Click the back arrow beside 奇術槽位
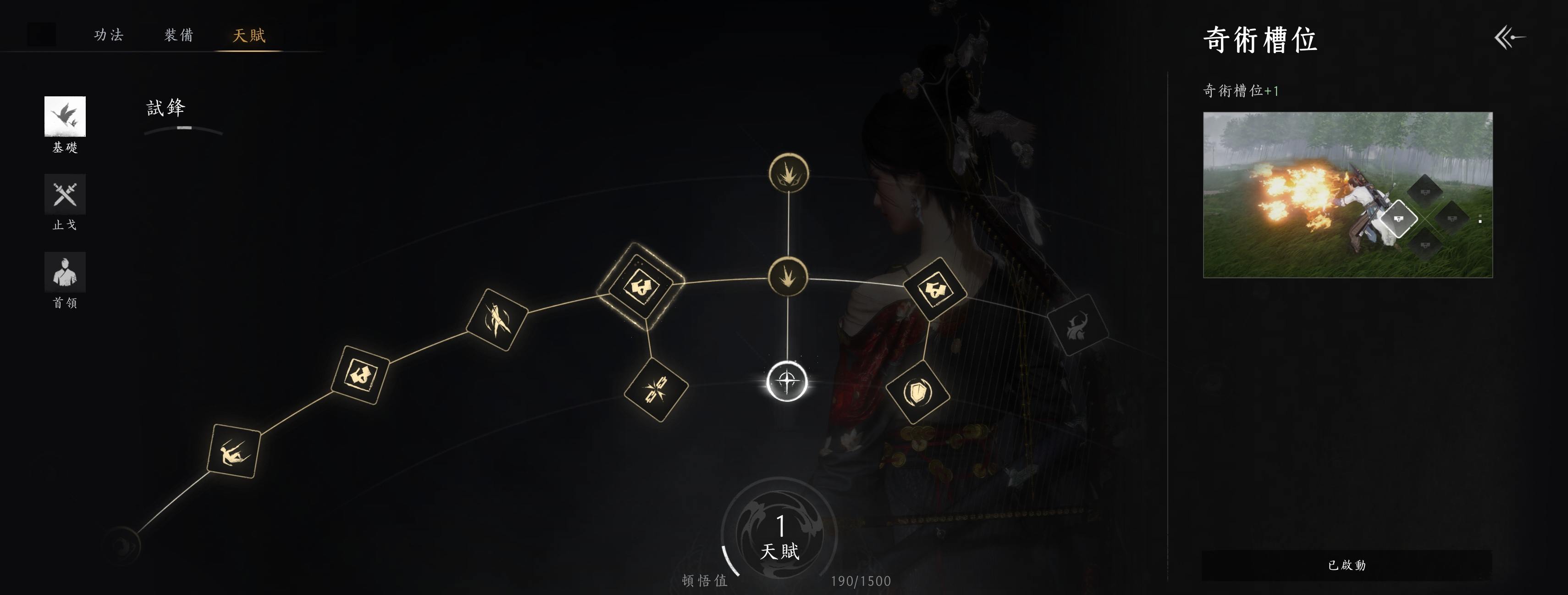The image size is (1568, 595). (1510, 38)
